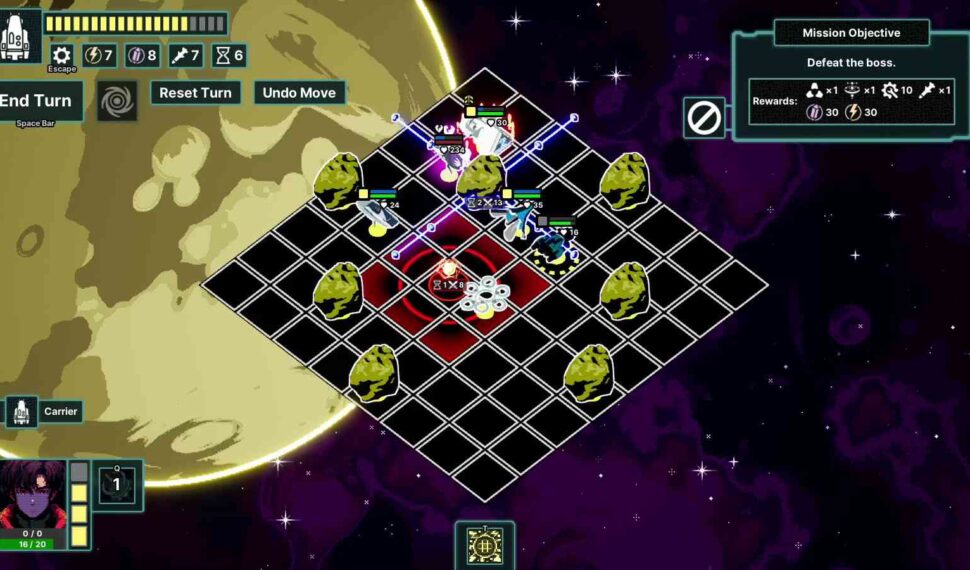Open settings via the gear icon
This screenshot has width=970, height=570.
point(62,56)
